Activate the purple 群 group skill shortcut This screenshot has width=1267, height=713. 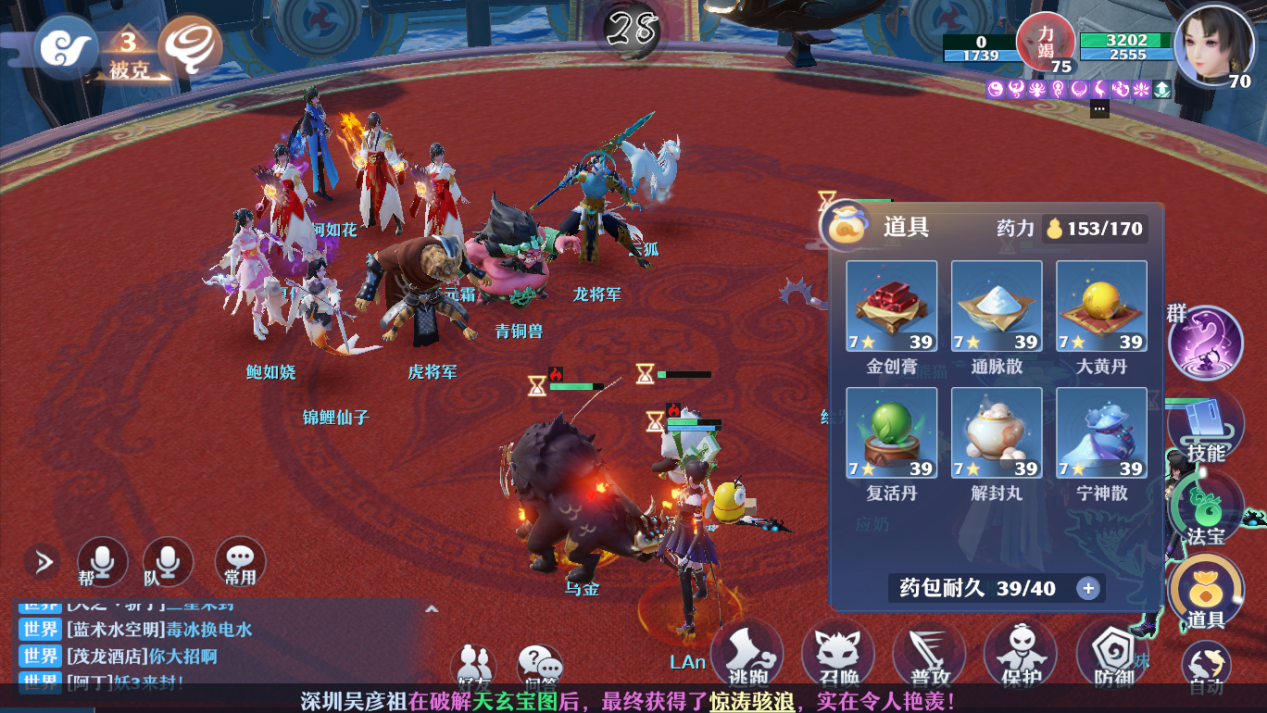pos(1206,343)
